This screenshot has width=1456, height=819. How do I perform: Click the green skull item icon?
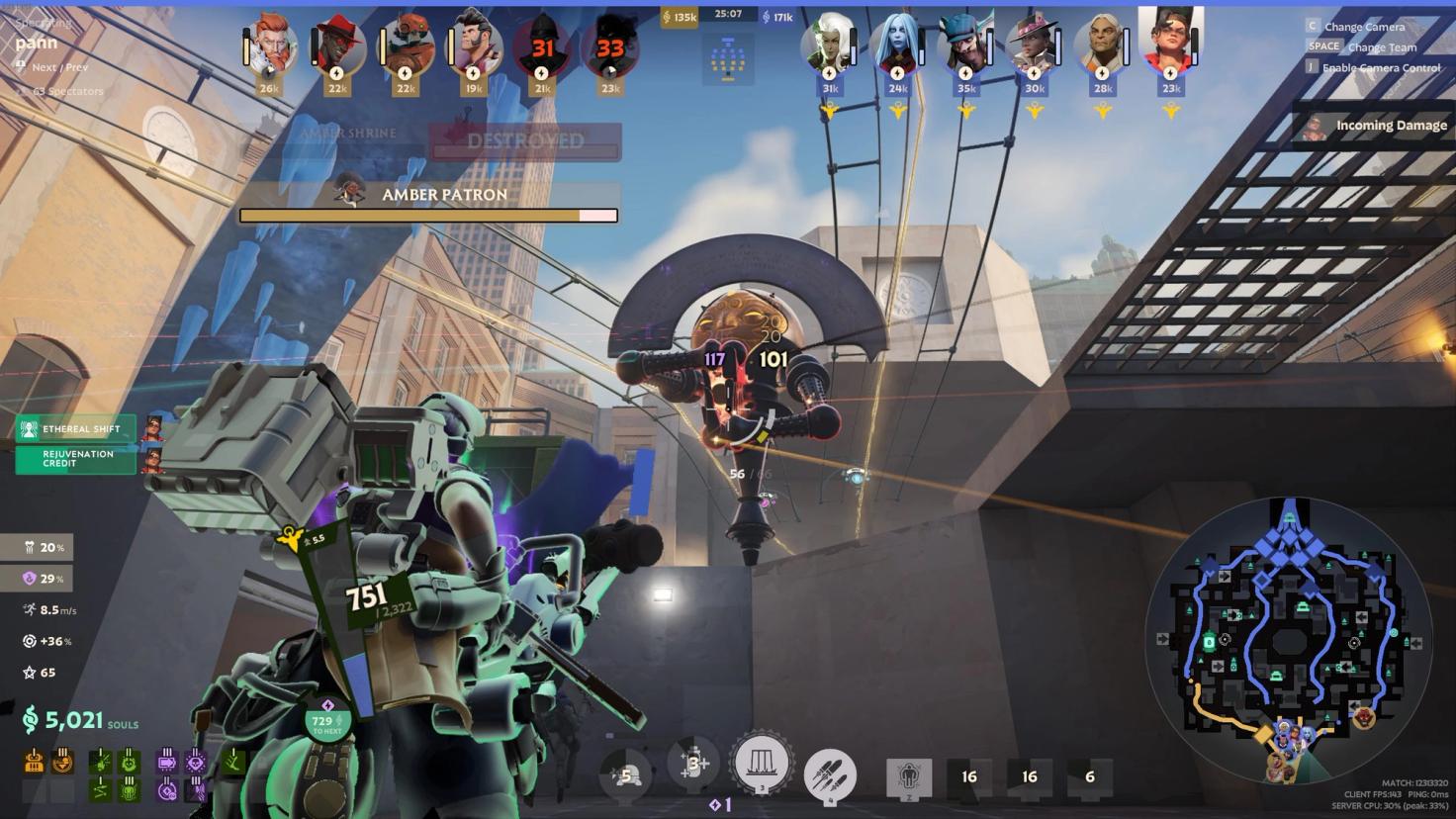pyautogui.click(x=130, y=789)
